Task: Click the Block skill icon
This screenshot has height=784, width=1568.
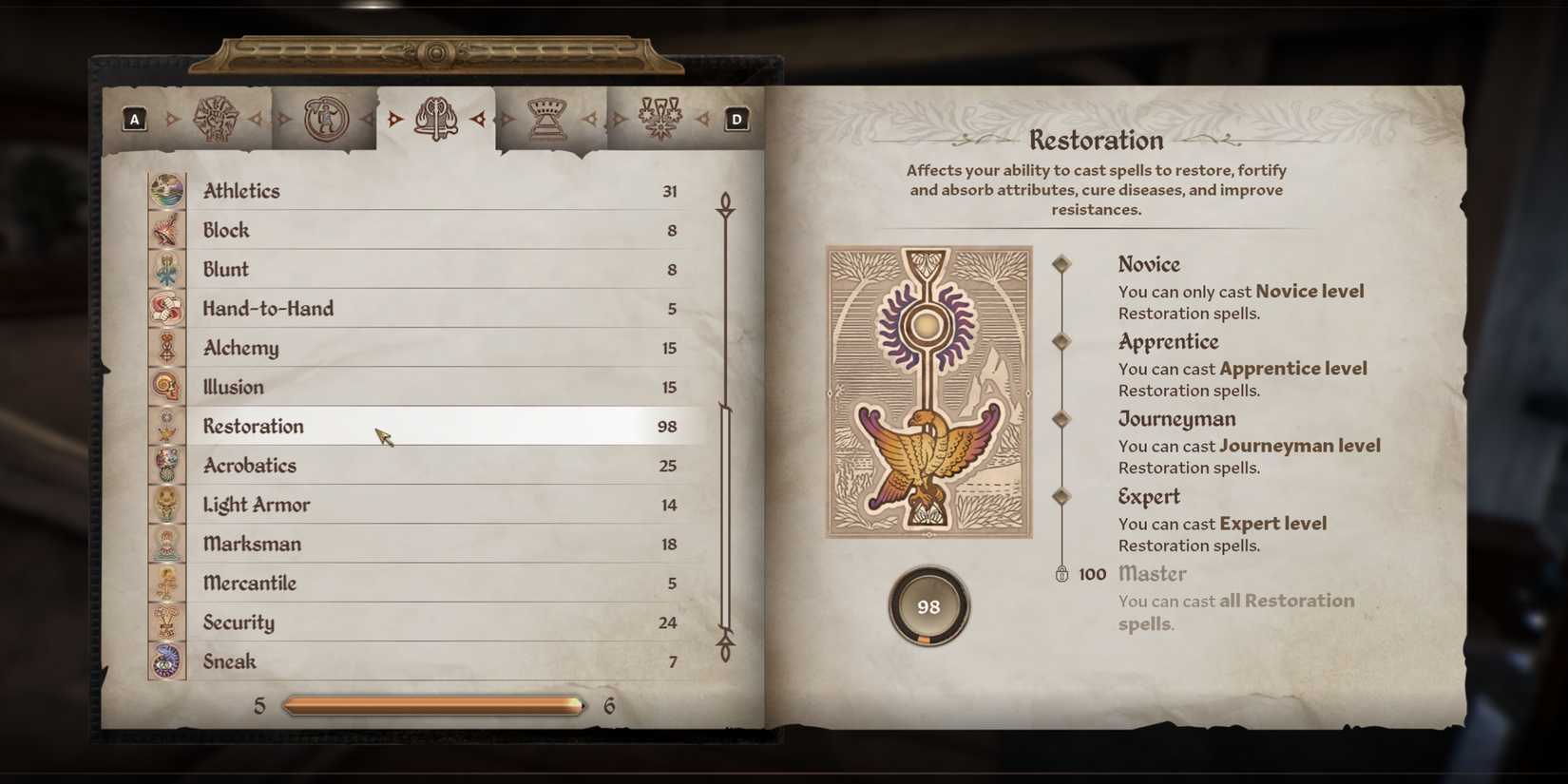Action: point(168,229)
